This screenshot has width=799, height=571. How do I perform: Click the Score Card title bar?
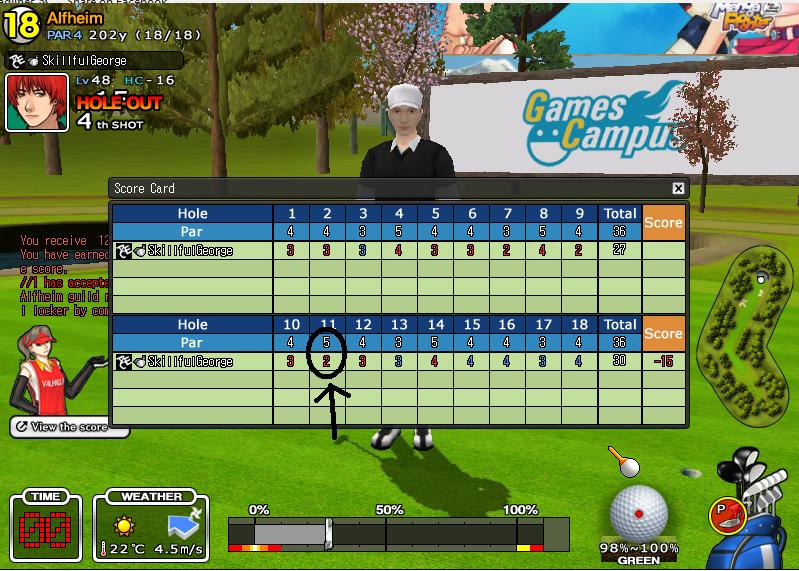pyautogui.click(x=390, y=188)
